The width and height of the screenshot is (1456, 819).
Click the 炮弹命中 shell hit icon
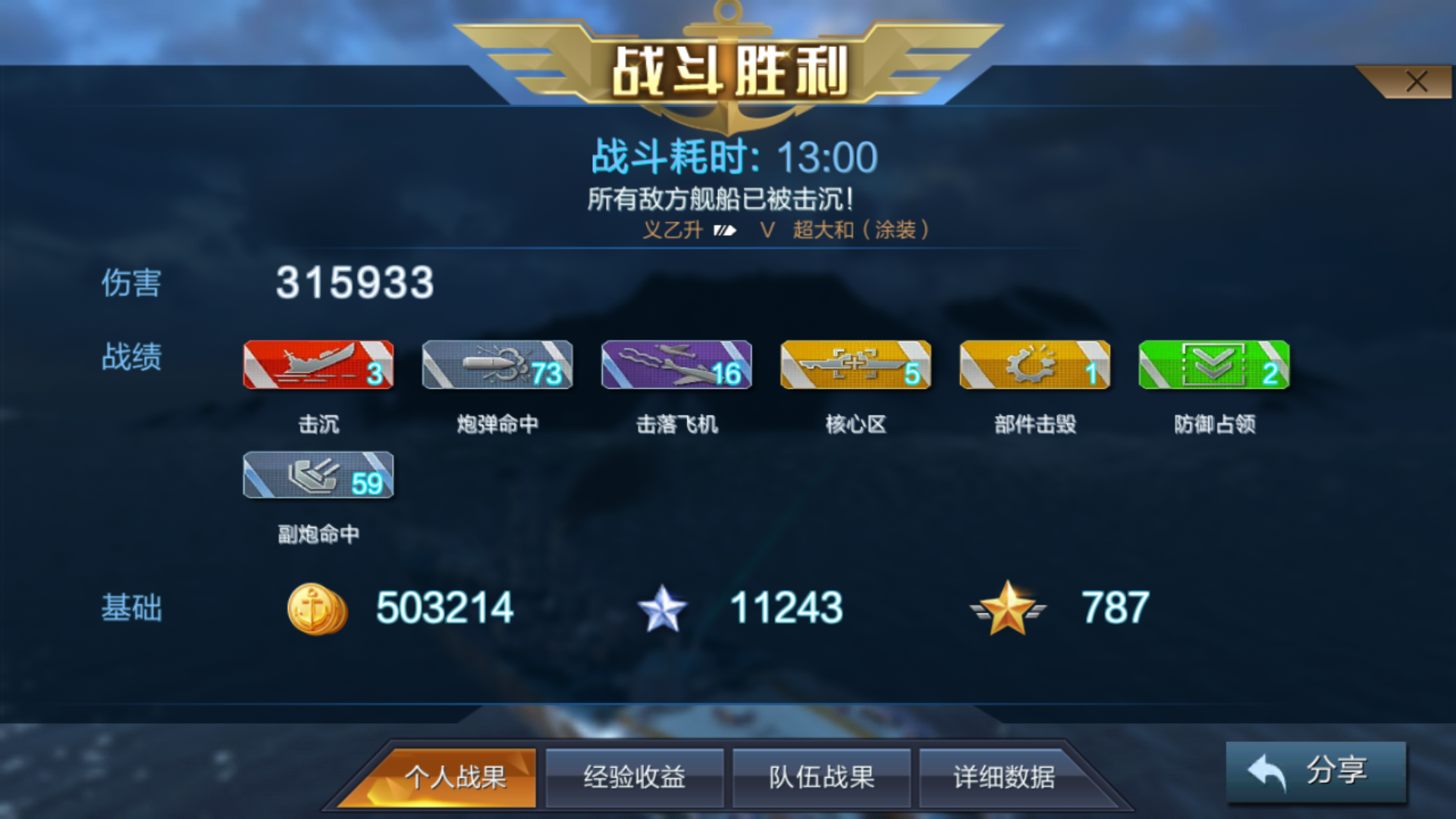[497, 366]
